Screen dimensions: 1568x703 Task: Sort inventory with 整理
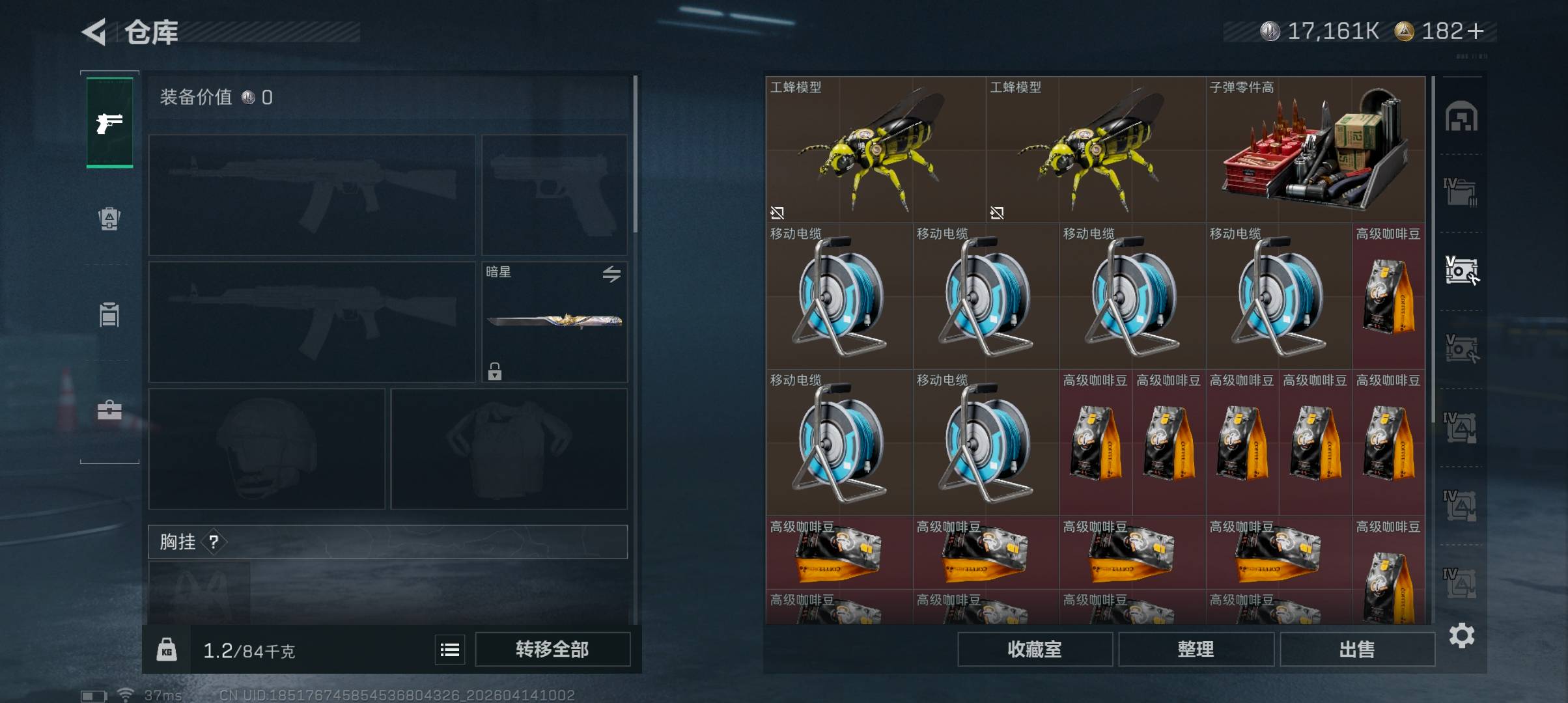(1196, 649)
